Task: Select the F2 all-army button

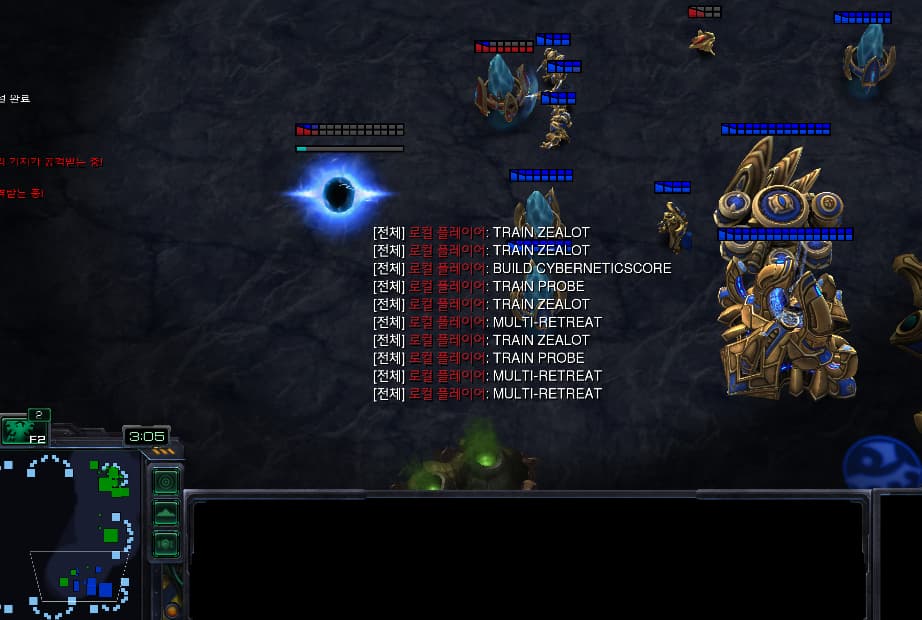Action: [x=24, y=430]
